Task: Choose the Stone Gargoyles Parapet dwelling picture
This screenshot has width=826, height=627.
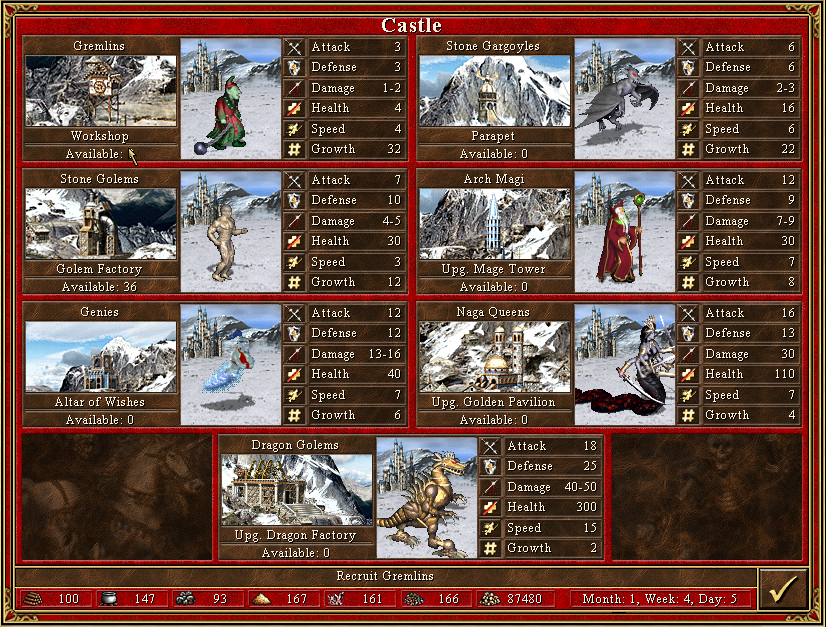Action: (494, 91)
